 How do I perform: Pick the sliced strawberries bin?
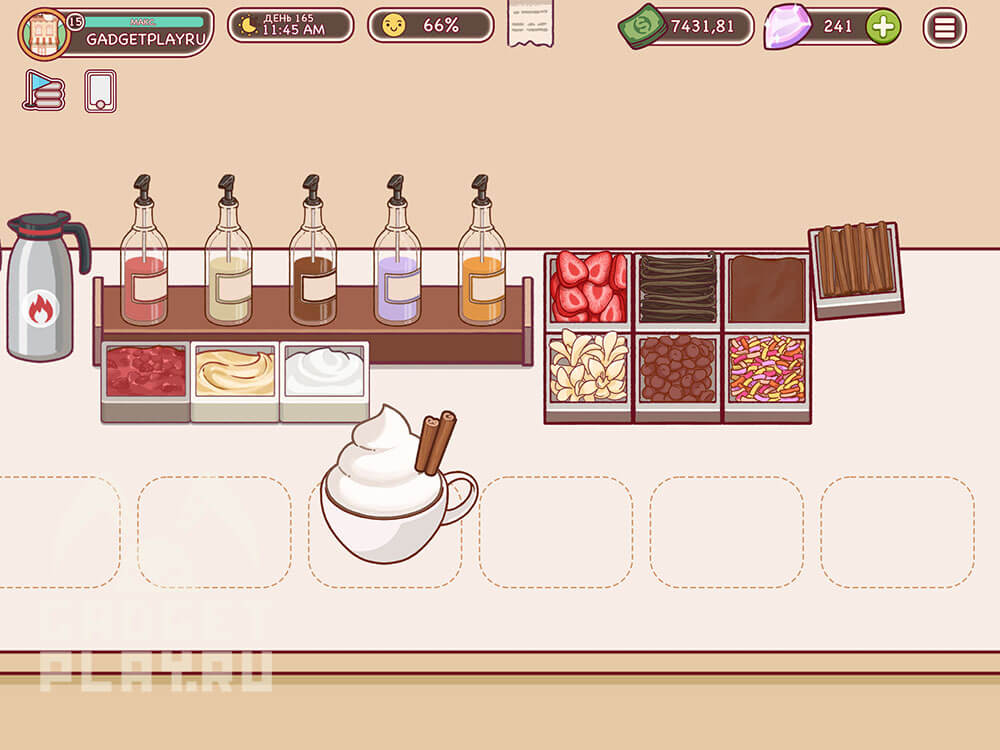point(588,287)
